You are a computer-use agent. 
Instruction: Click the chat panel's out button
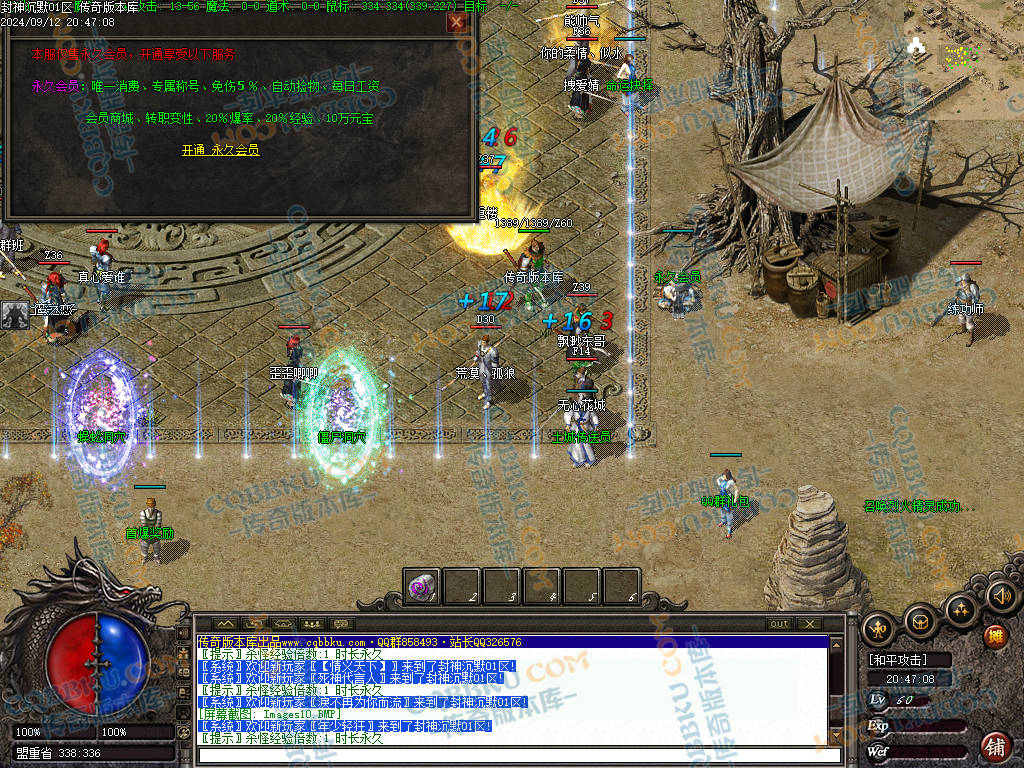point(779,624)
